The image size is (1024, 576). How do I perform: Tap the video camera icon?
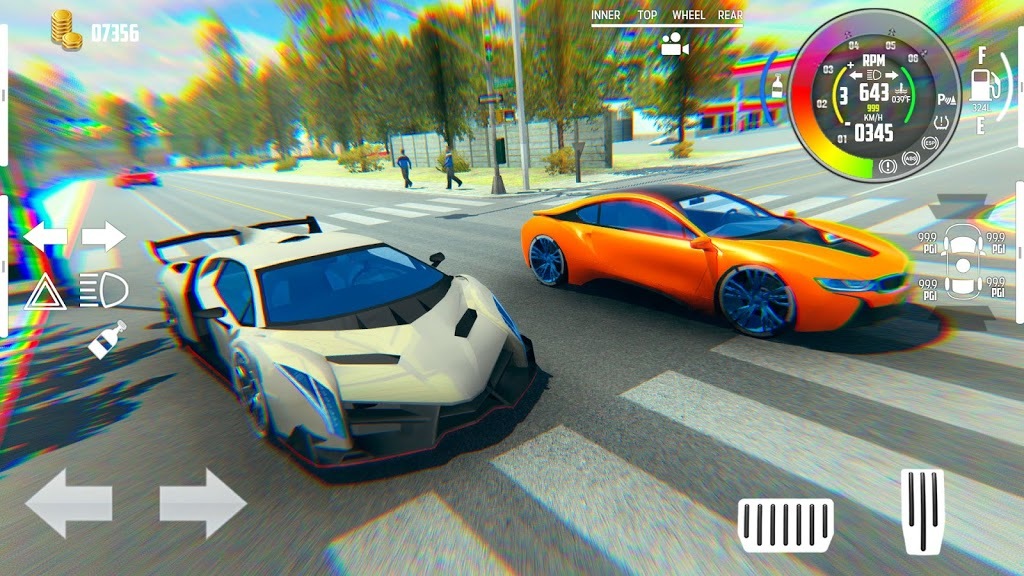pos(675,44)
